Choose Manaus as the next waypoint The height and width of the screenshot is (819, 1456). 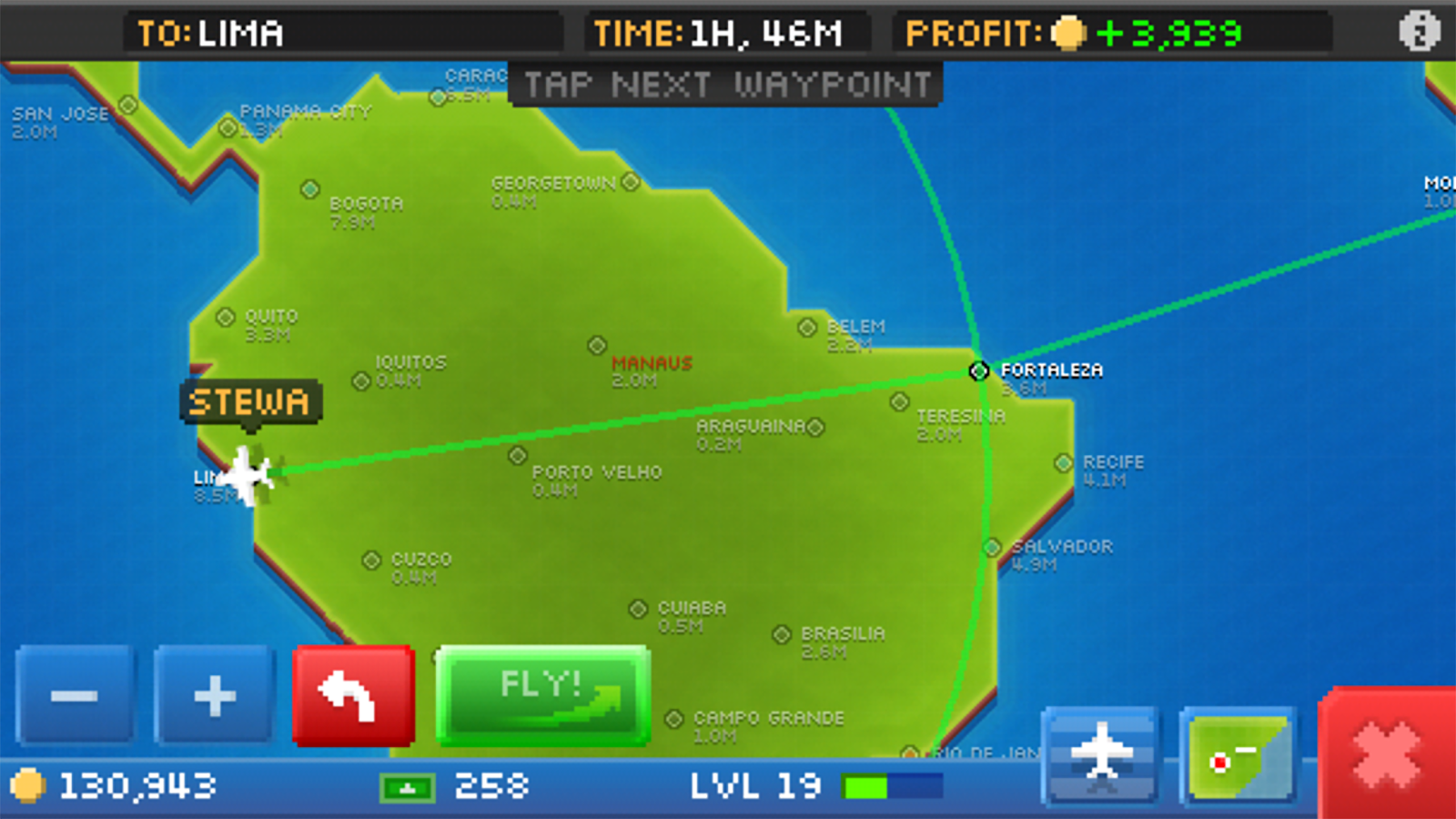tap(597, 345)
